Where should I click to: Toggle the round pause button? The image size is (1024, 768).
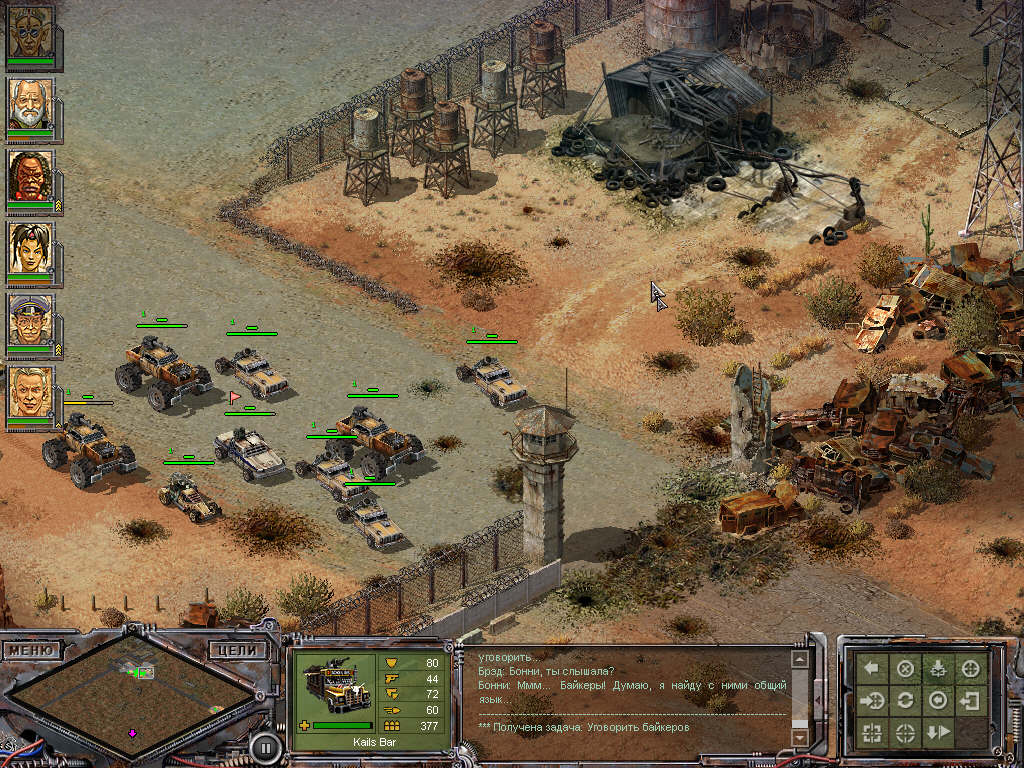tap(264, 745)
